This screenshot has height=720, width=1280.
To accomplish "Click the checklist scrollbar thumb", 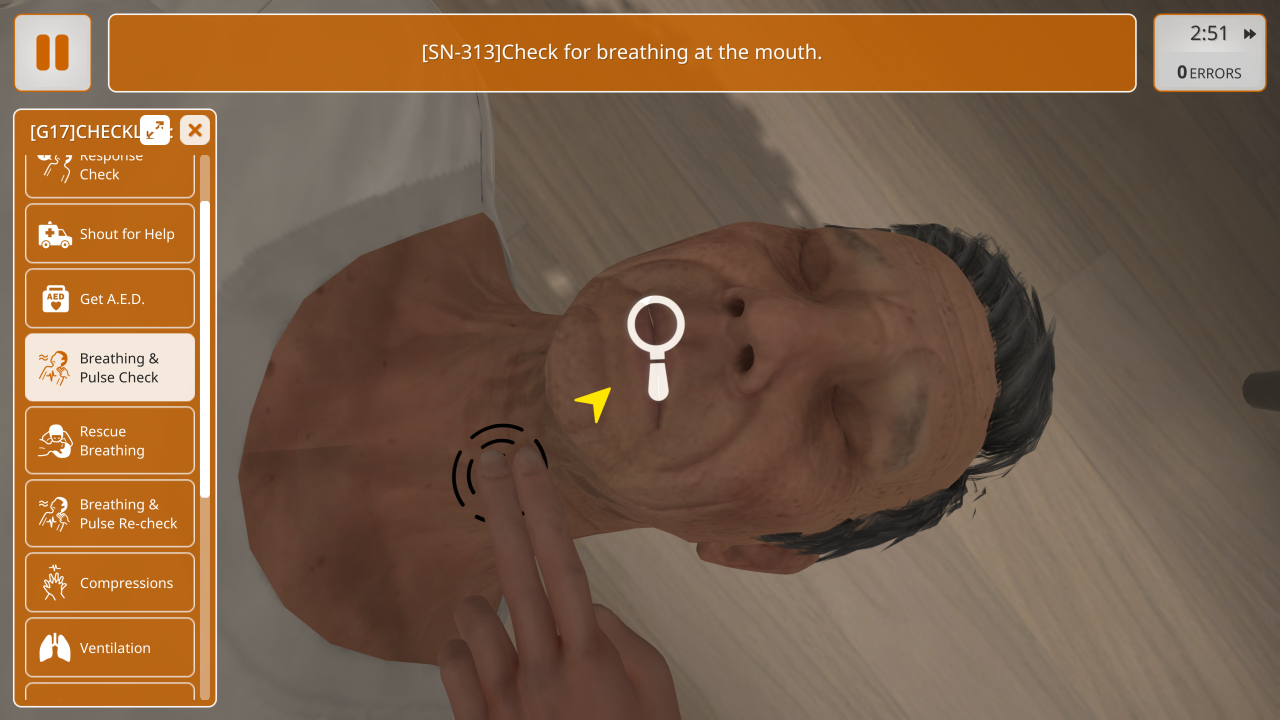I will pos(205,348).
